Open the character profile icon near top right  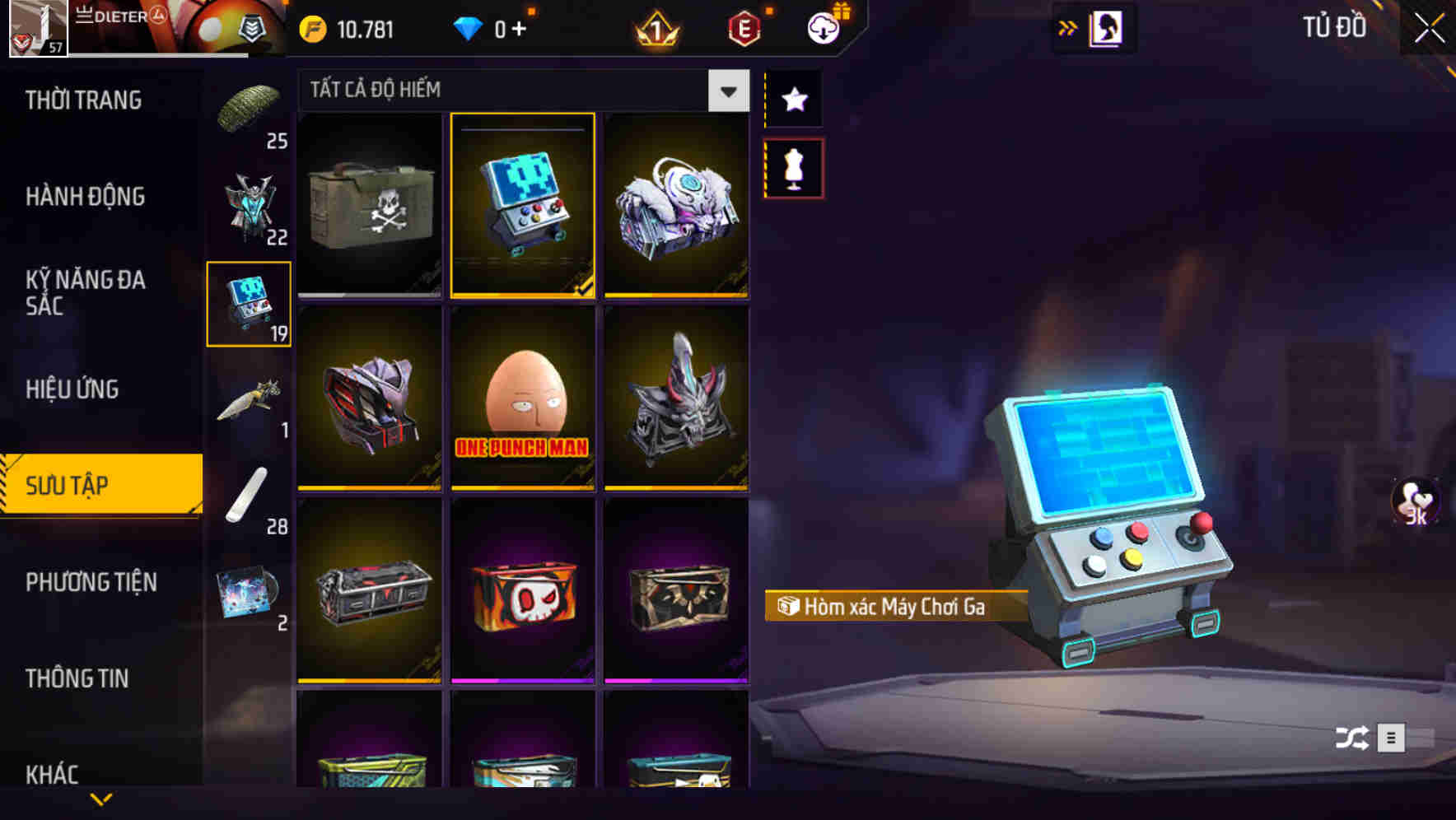(1104, 27)
